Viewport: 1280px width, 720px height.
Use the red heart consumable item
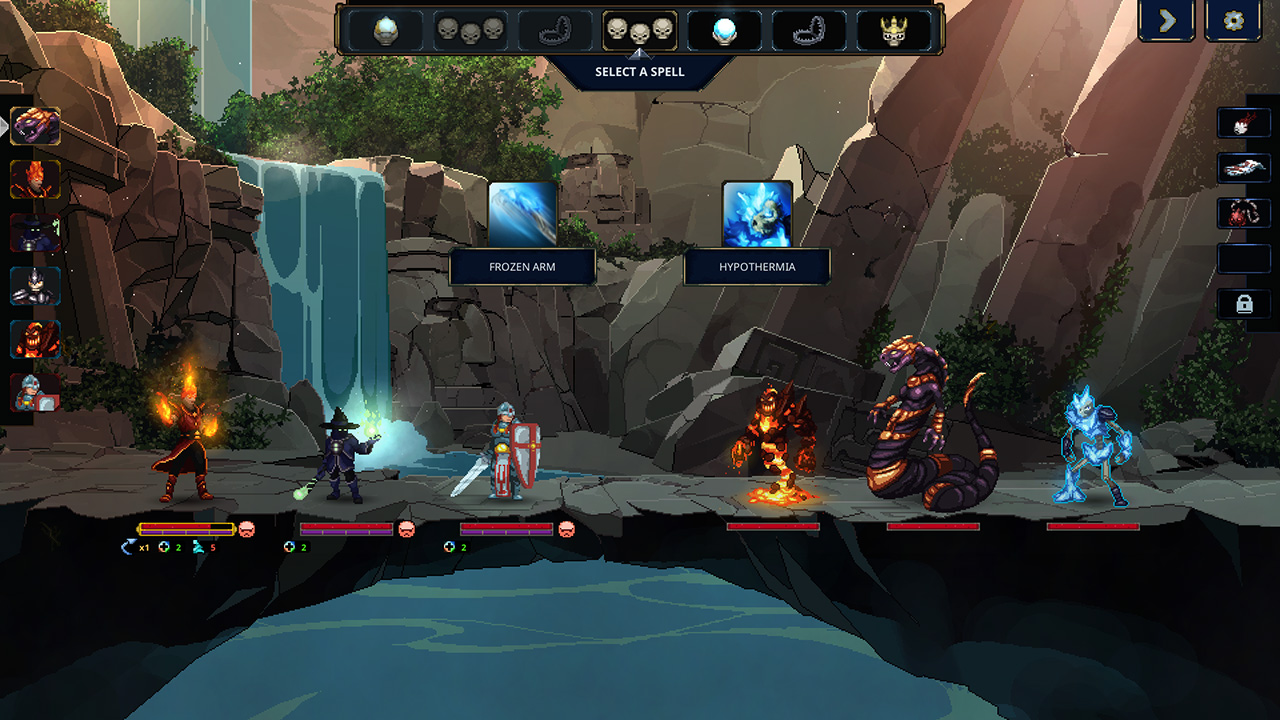[1244, 212]
